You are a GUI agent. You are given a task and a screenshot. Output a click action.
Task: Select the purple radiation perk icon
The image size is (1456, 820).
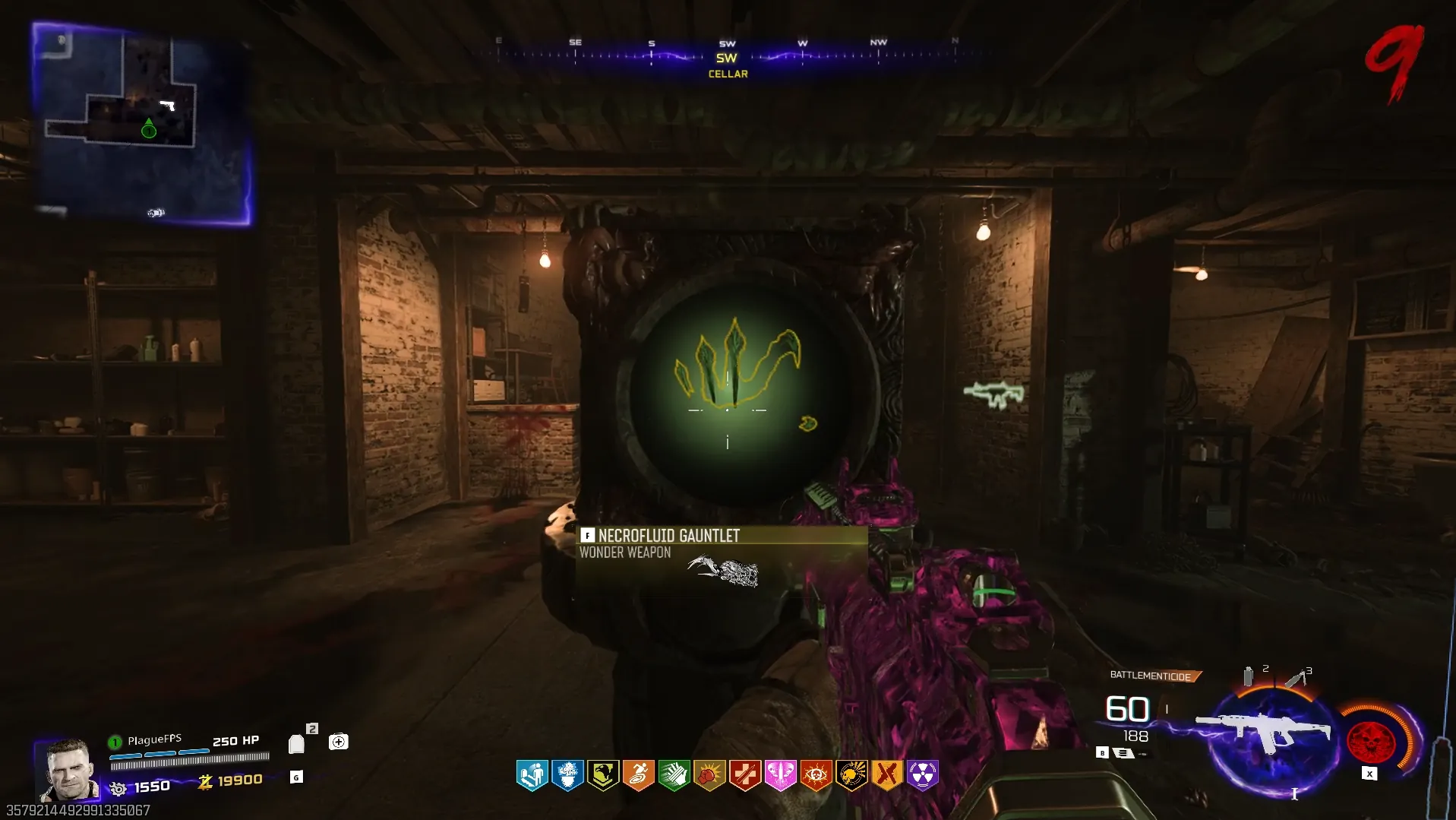pyautogui.click(x=922, y=775)
